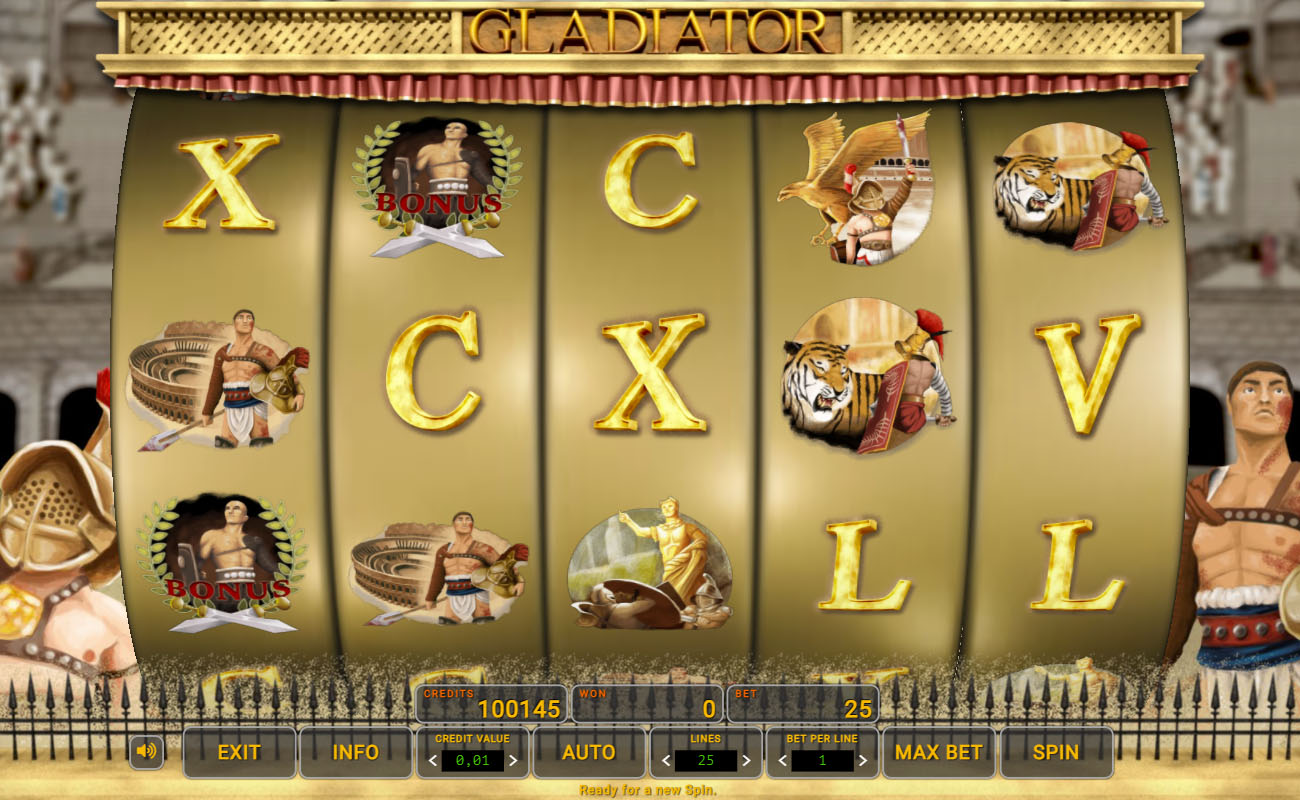Reduce the number of lines

[666, 761]
